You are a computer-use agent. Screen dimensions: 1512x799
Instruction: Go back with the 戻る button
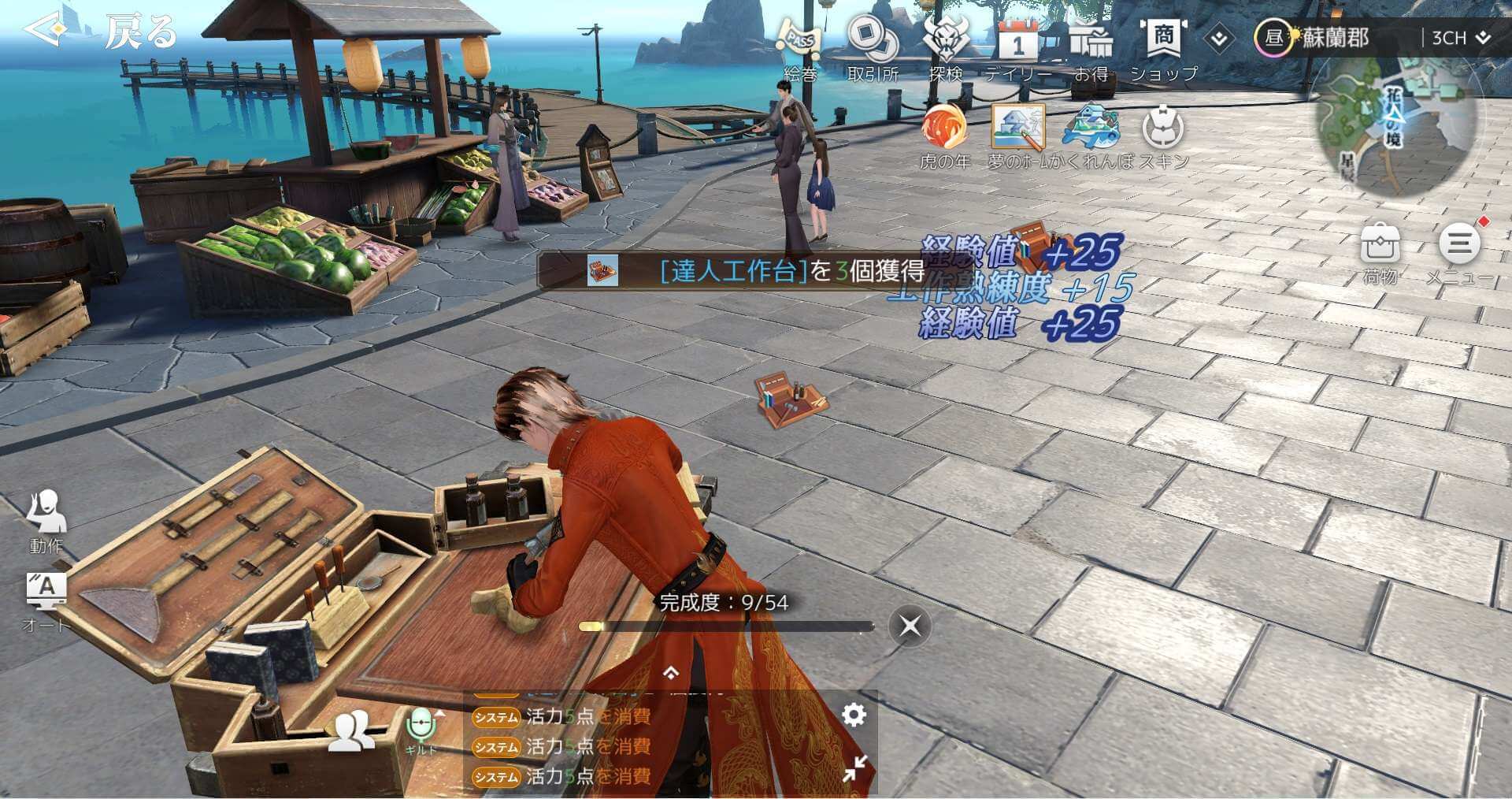[102, 32]
